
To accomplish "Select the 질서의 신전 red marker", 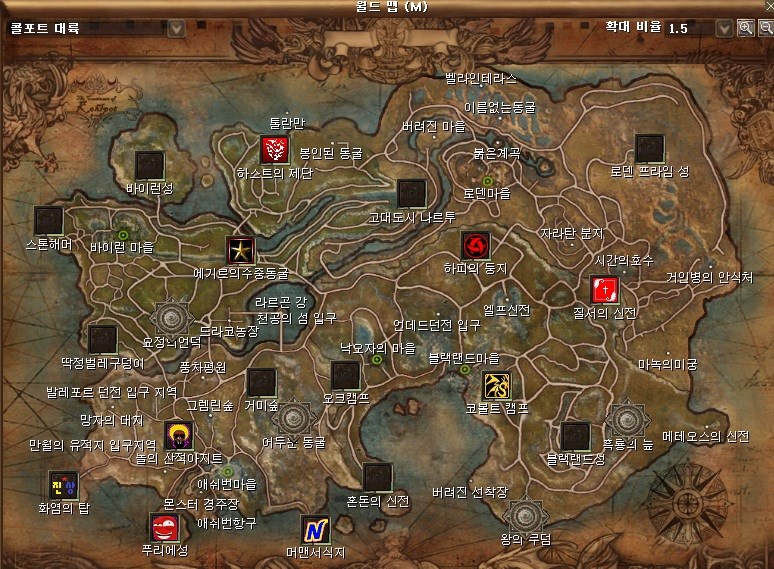I will (x=604, y=291).
